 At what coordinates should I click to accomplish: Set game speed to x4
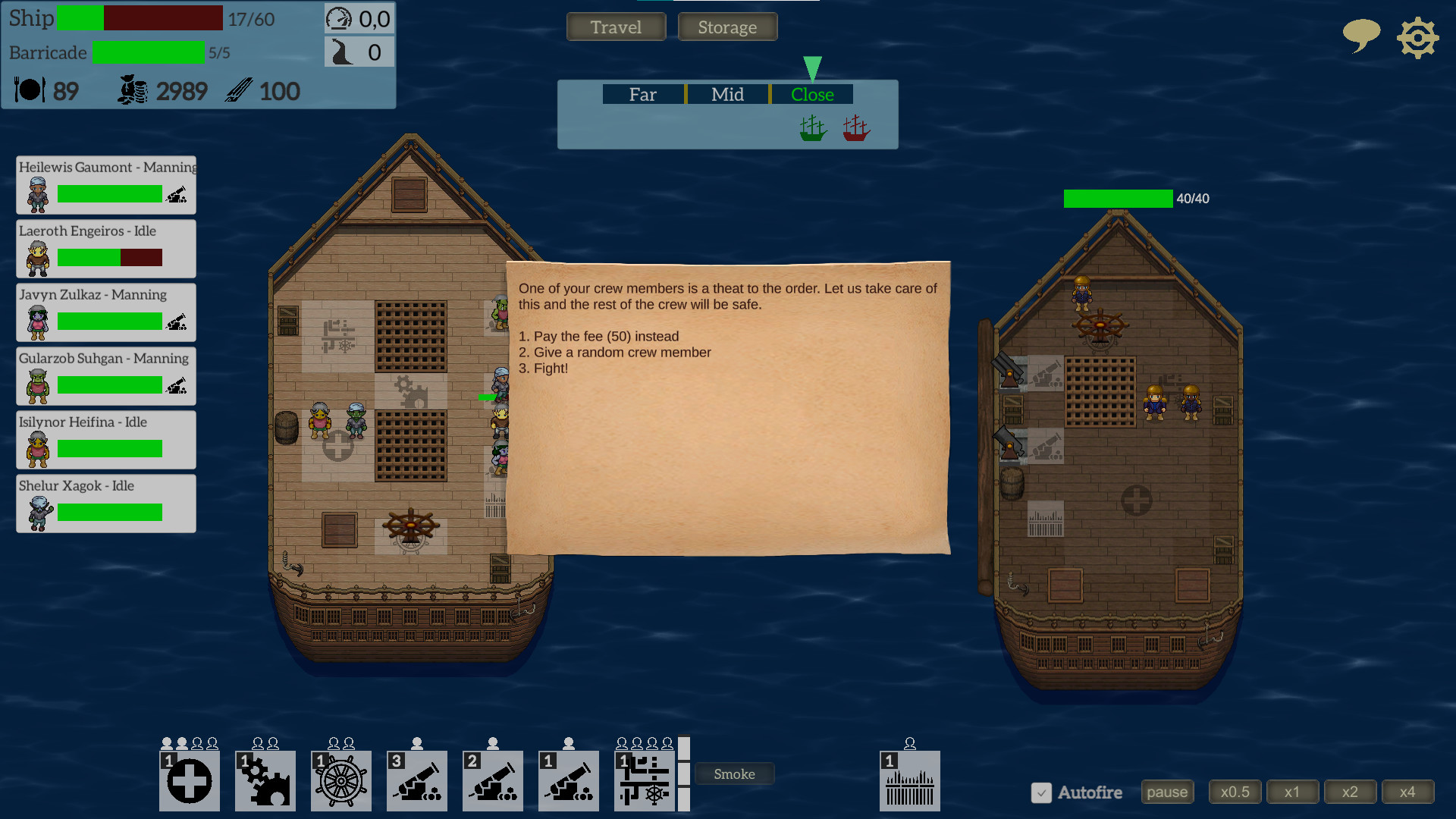[1407, 791]
